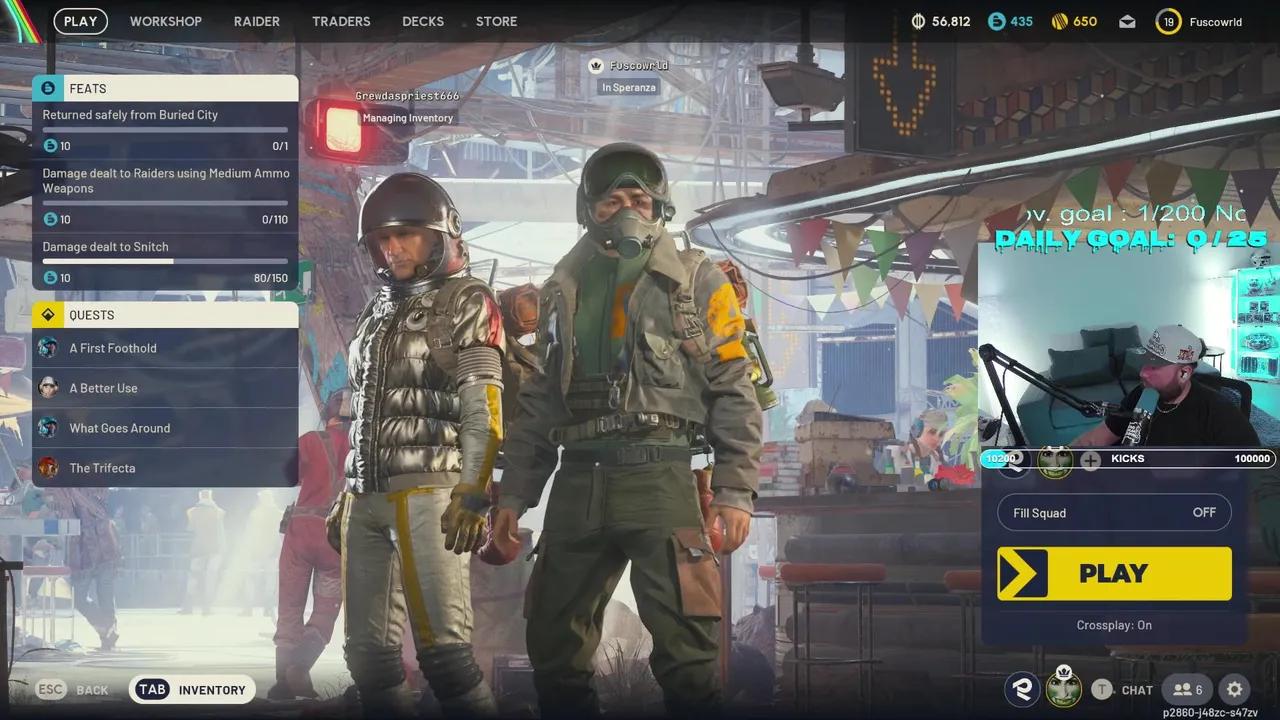Click the blue credits currency icon
Image resolution: width=1280 pixels, height=720 pixels.
996,20
